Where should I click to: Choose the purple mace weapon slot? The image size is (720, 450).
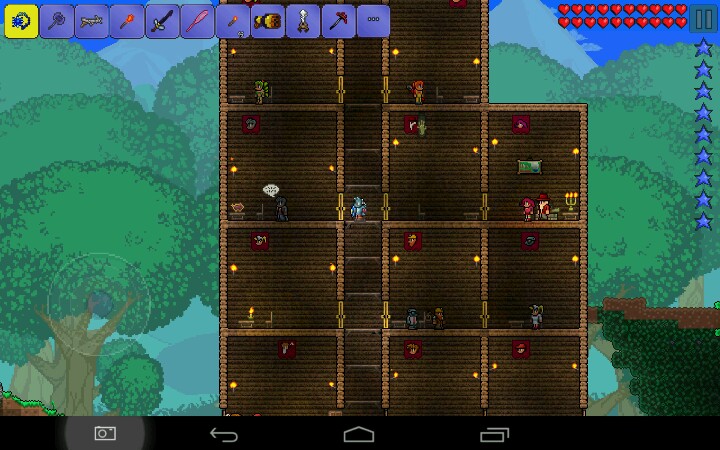[57, 20]
